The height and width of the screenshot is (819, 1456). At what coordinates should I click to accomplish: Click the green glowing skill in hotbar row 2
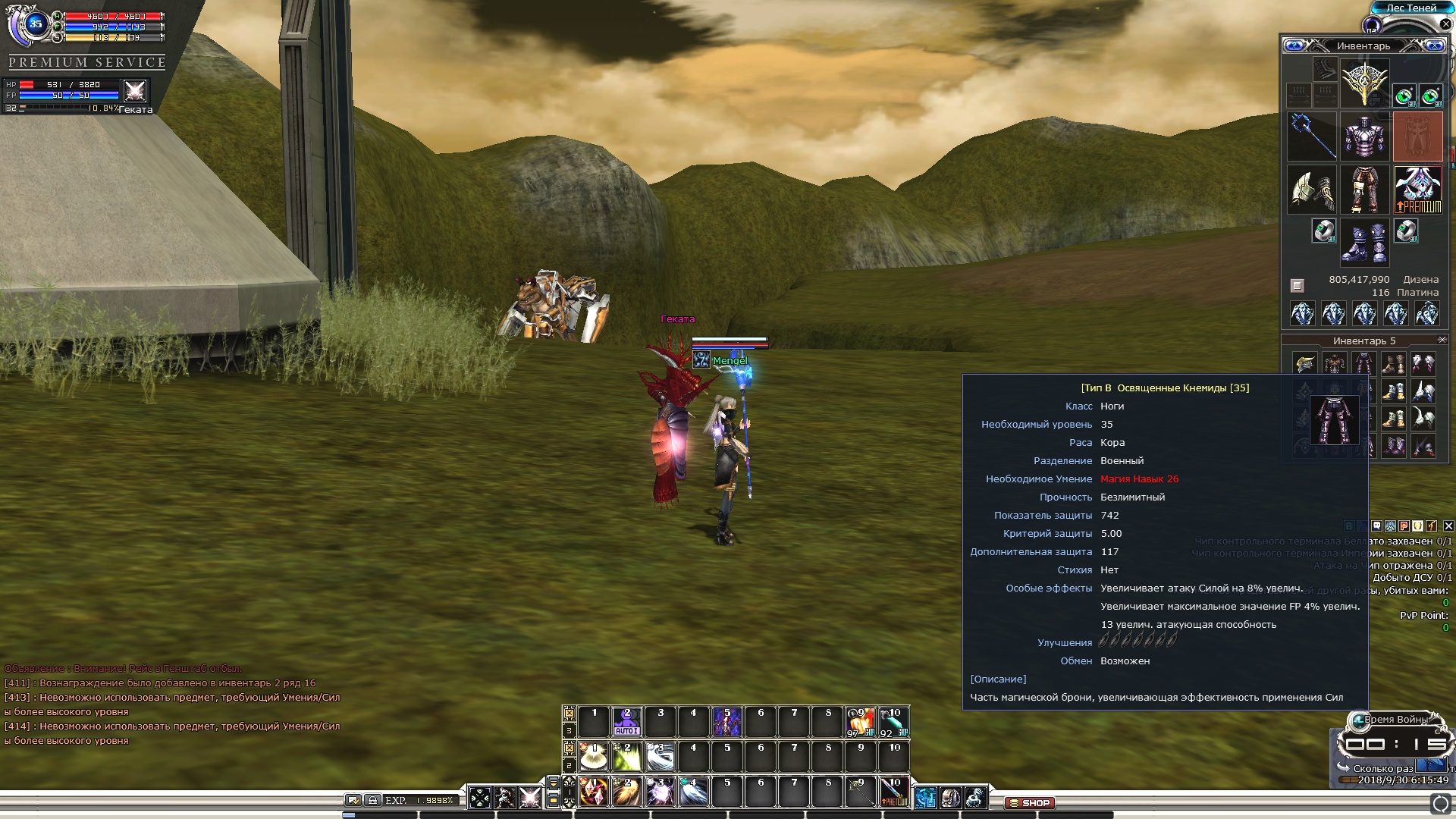pyautogui.click(x=626, y=757)
